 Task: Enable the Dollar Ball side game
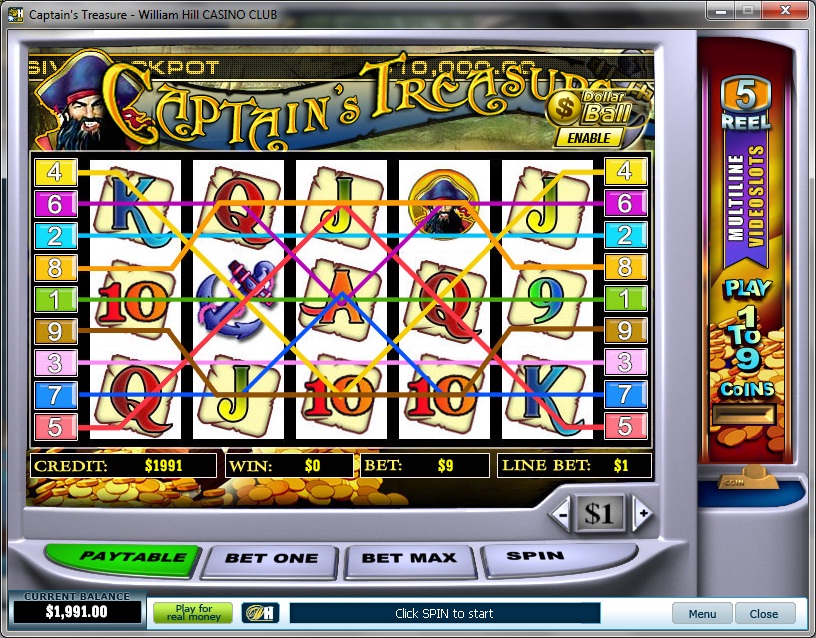pos(581,137)
